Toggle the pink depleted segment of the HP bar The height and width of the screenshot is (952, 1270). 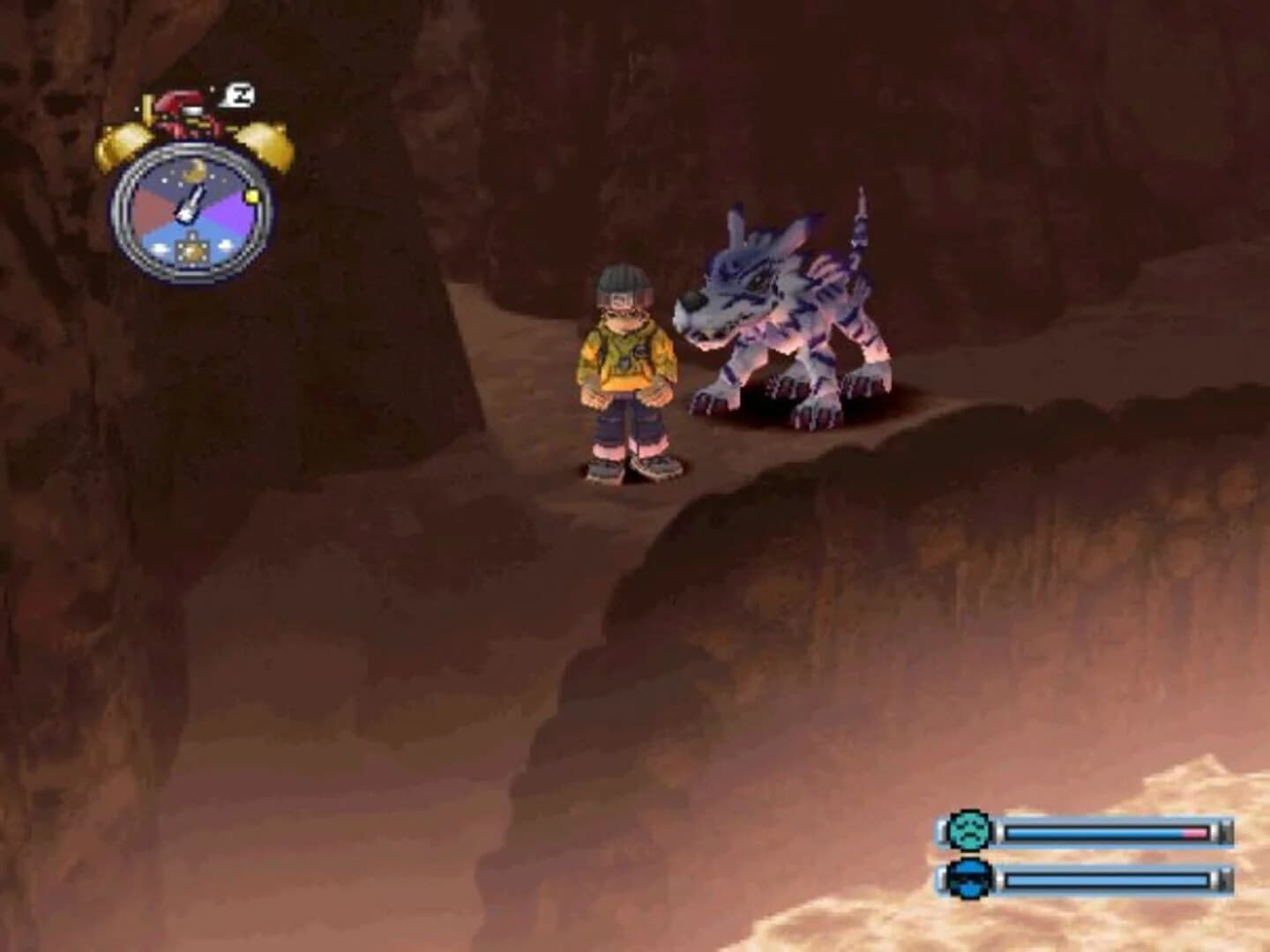(x=1193, y=830)
